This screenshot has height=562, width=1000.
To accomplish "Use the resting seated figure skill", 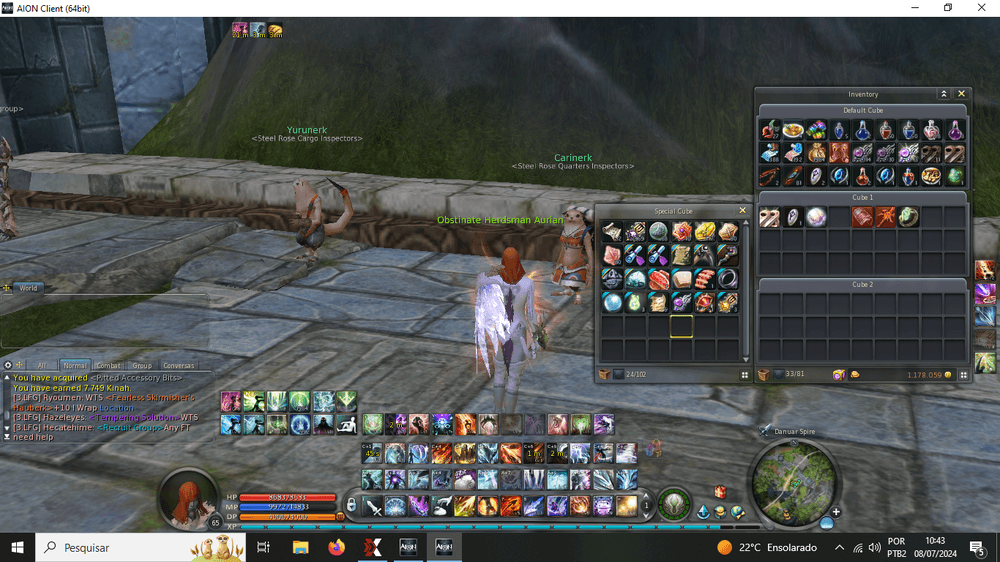I will point(347,424).
